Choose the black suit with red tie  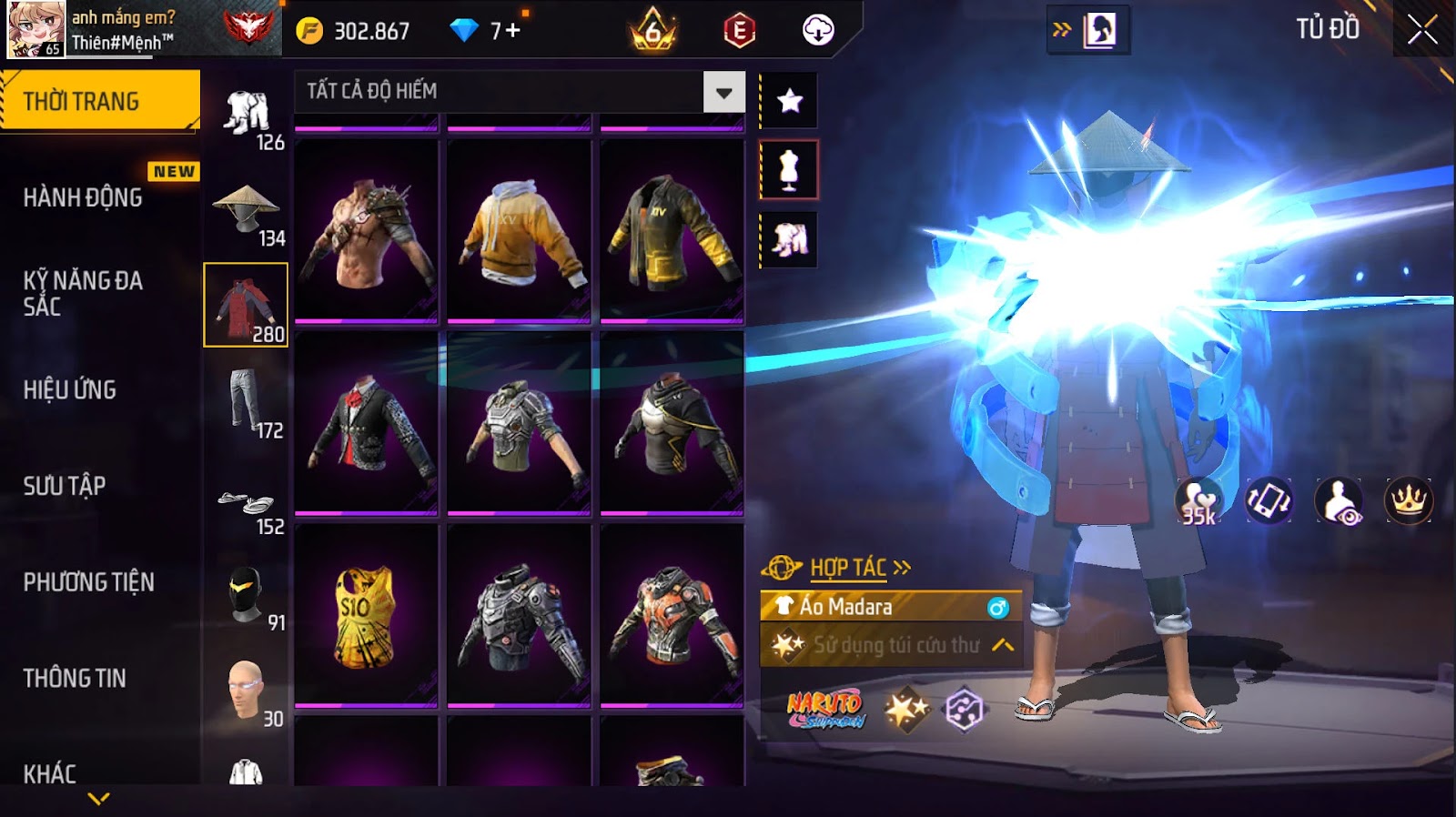click(x=366, y=423)
